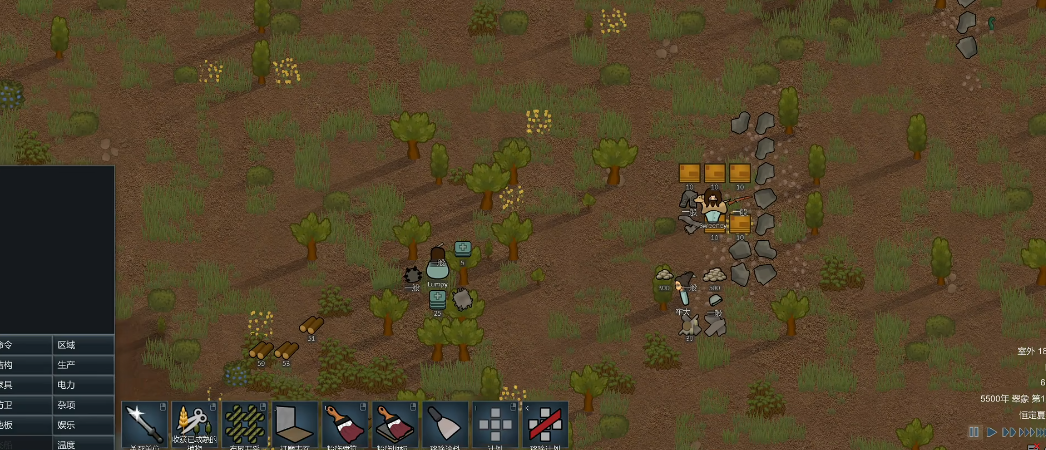Choose the remove plan tool
Screen dimensions: 1046x450
point(545,425)
